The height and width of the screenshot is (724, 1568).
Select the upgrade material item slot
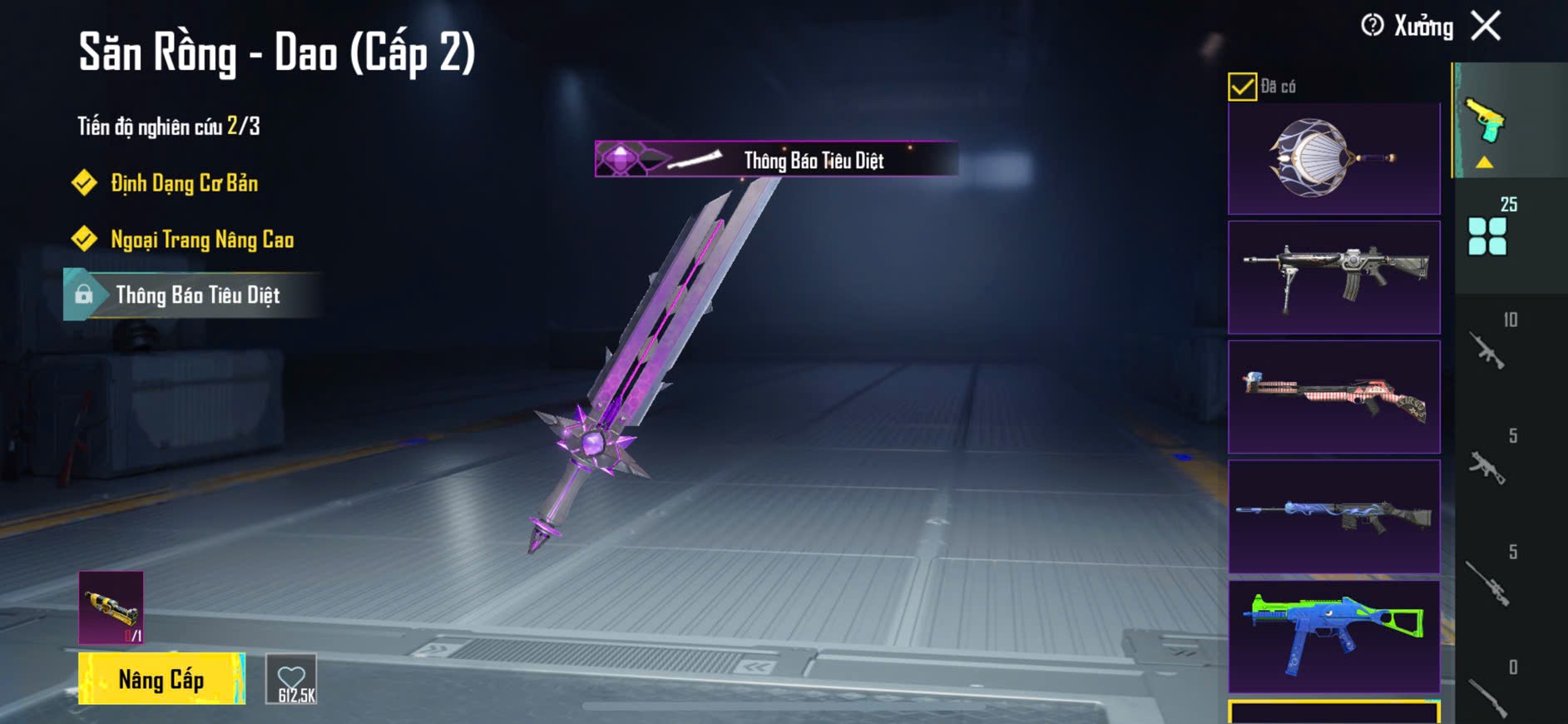[x=111, y=607]
